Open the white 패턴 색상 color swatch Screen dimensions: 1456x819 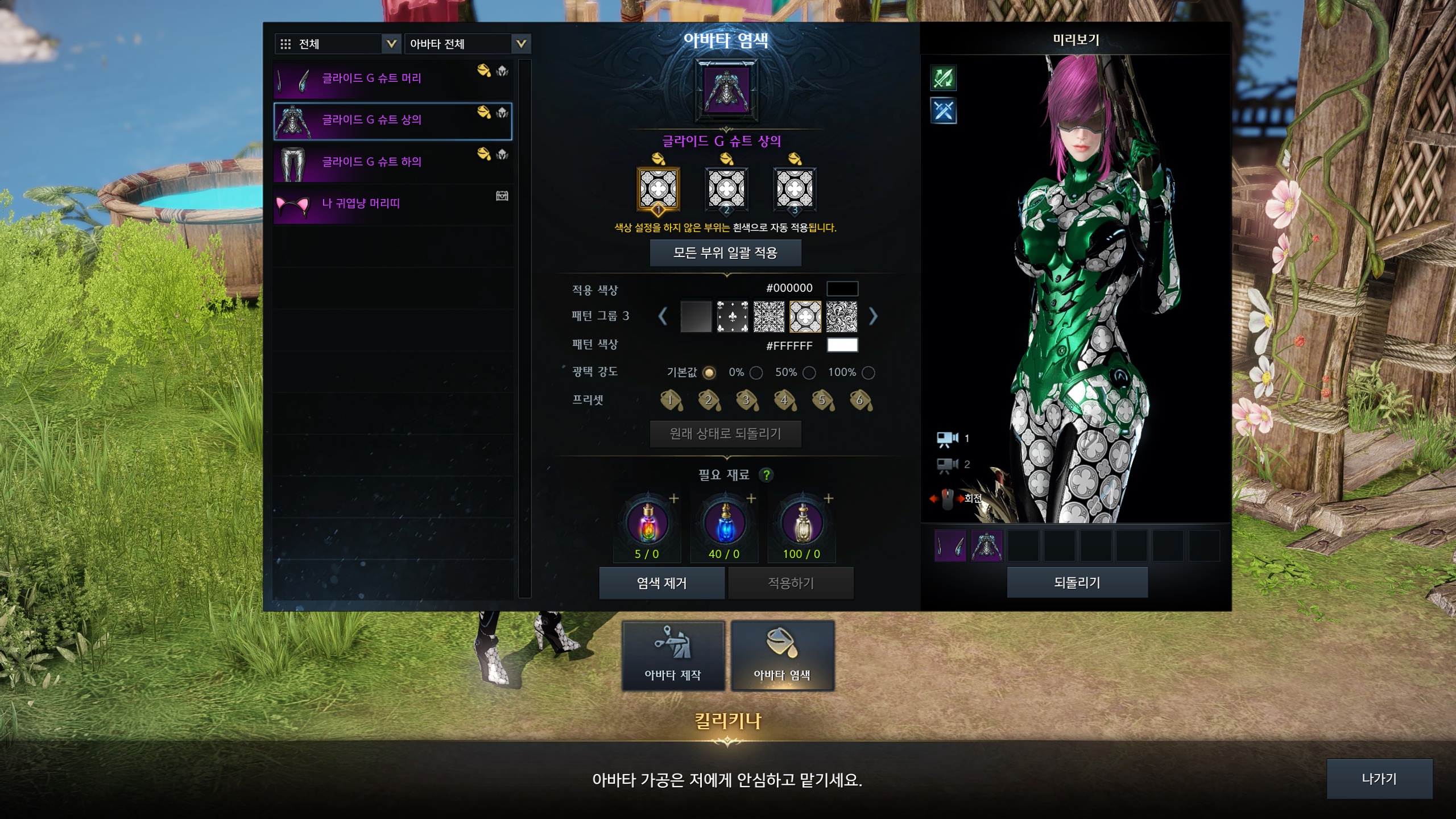coord(842,345)
